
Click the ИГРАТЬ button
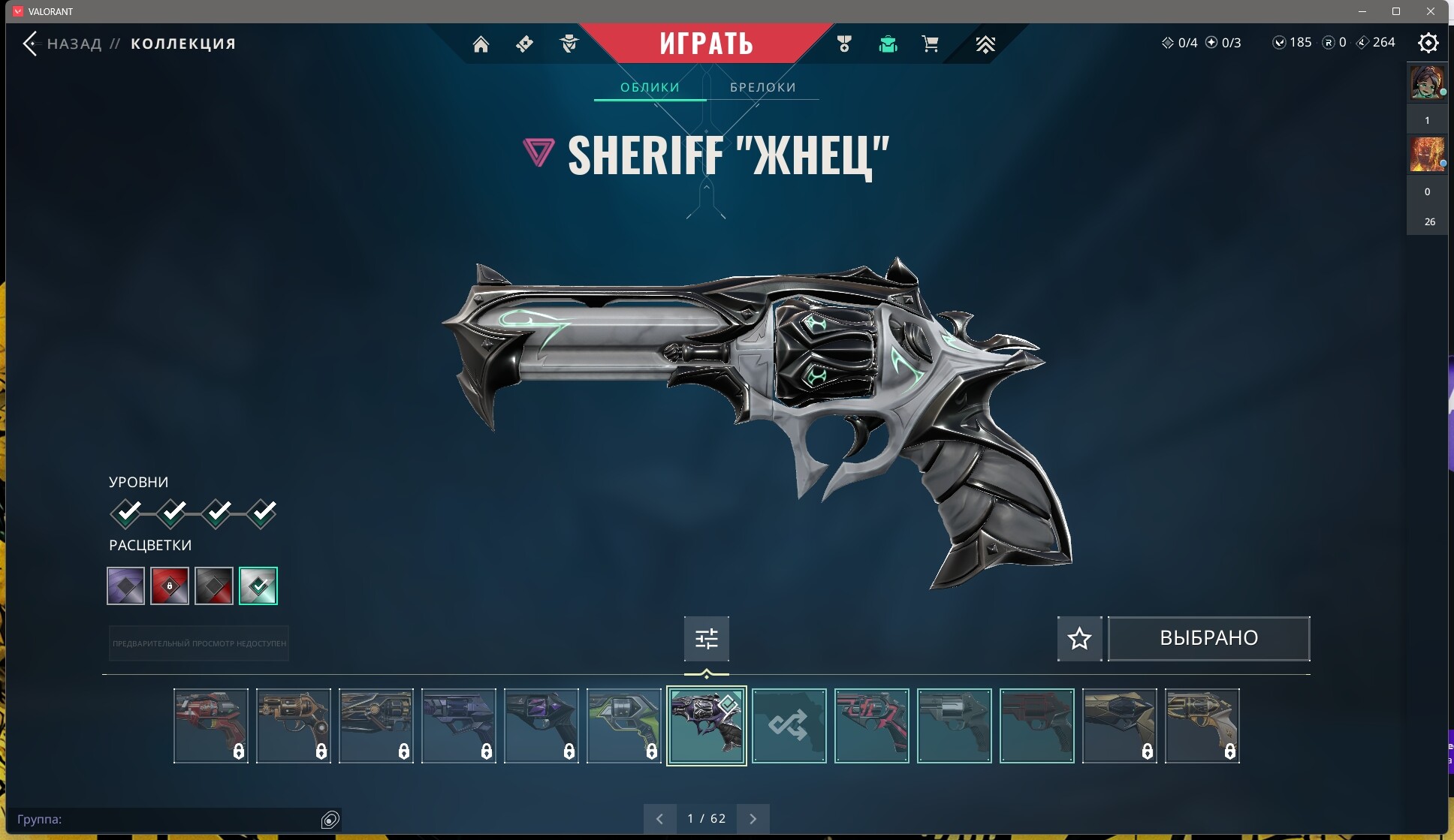pyautogui.click(x=707, y=43)
